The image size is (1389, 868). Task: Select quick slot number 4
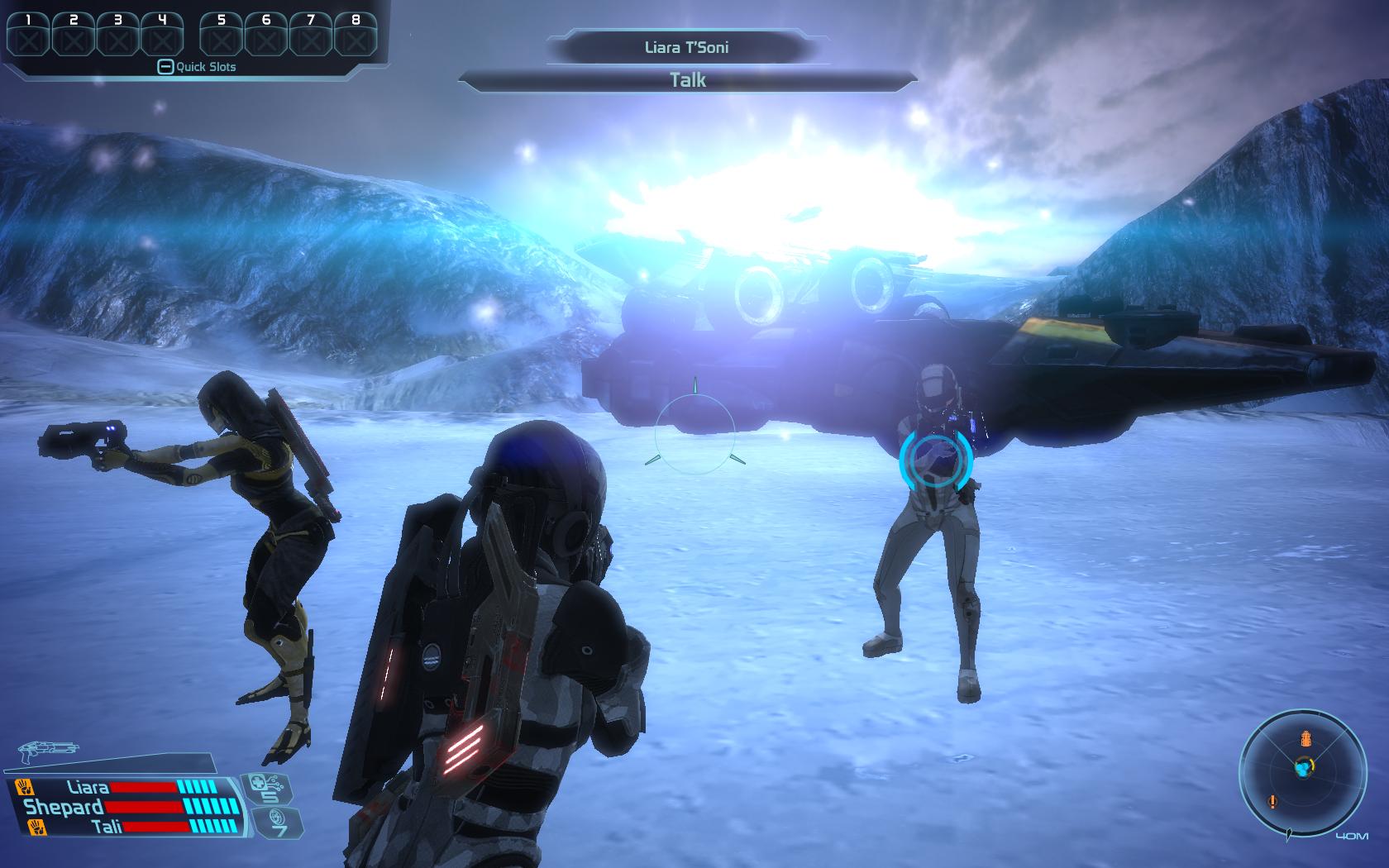click(162, 35)
